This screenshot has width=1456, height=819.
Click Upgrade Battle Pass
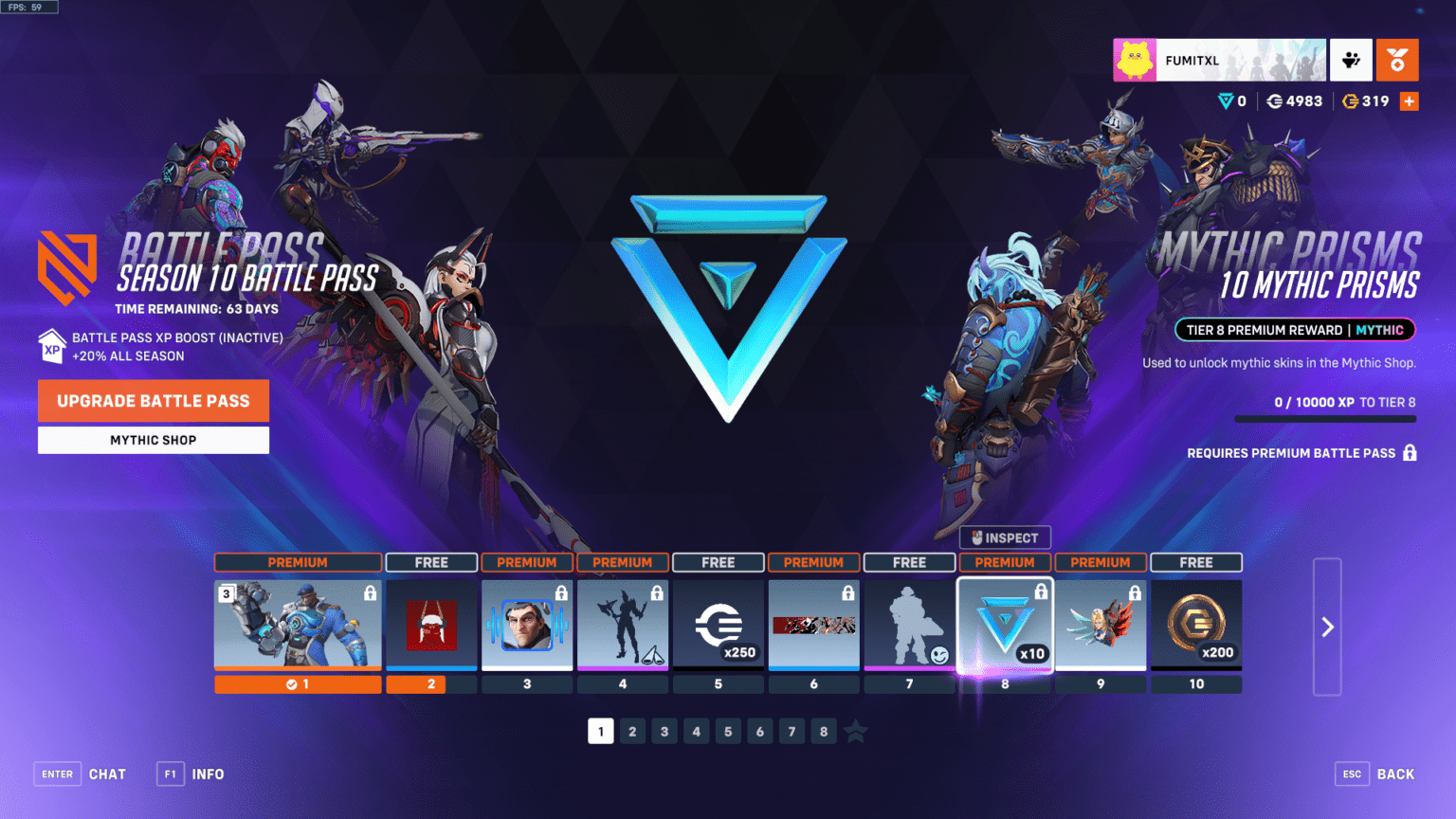tap(153, 400)
